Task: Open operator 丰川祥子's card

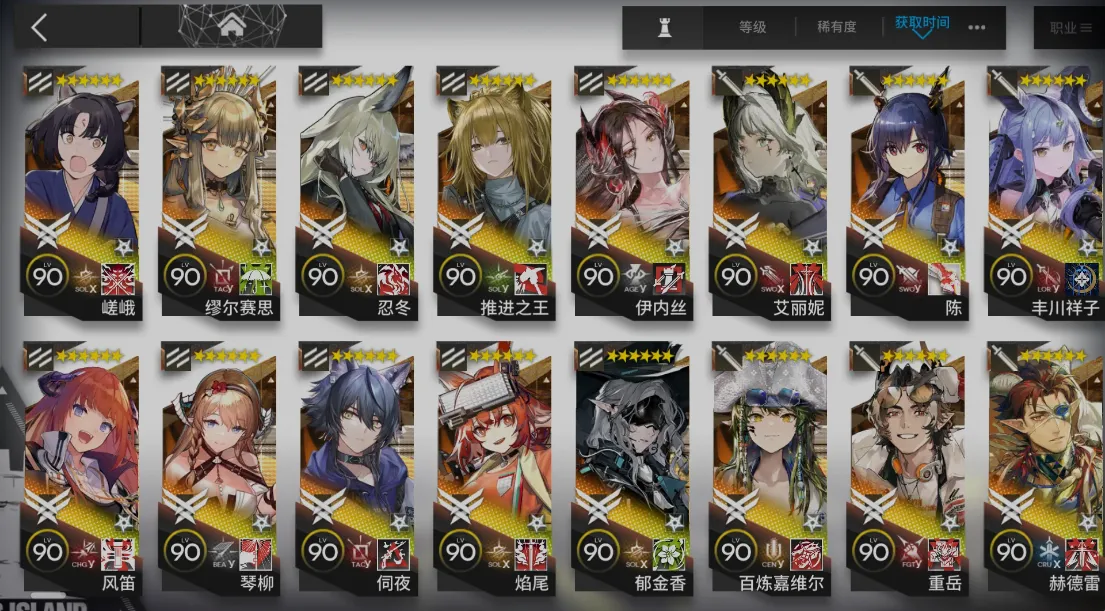Action: (1045, 190)
